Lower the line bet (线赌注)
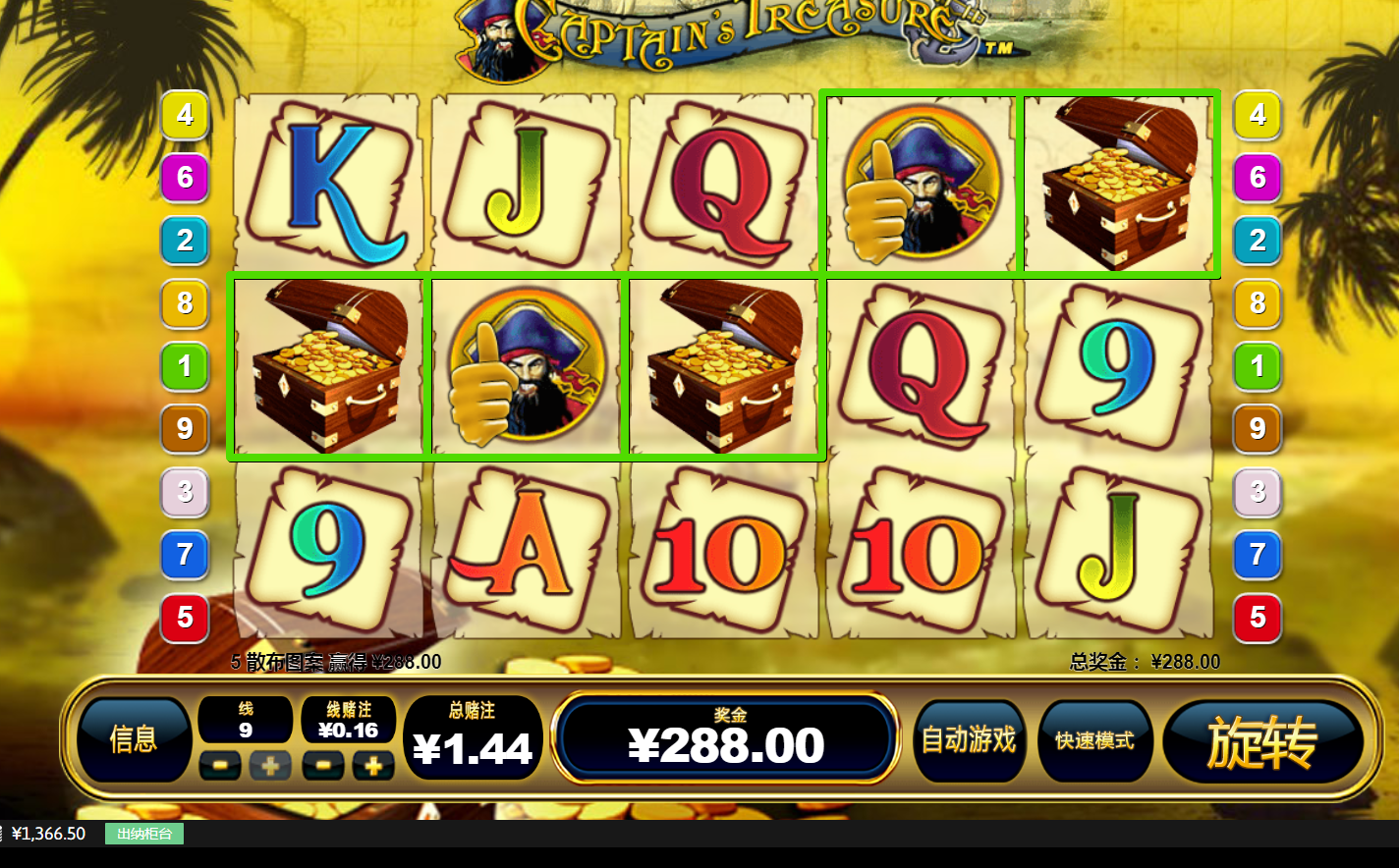Screen dimensions: 1399x868 (x=323, y=766)
